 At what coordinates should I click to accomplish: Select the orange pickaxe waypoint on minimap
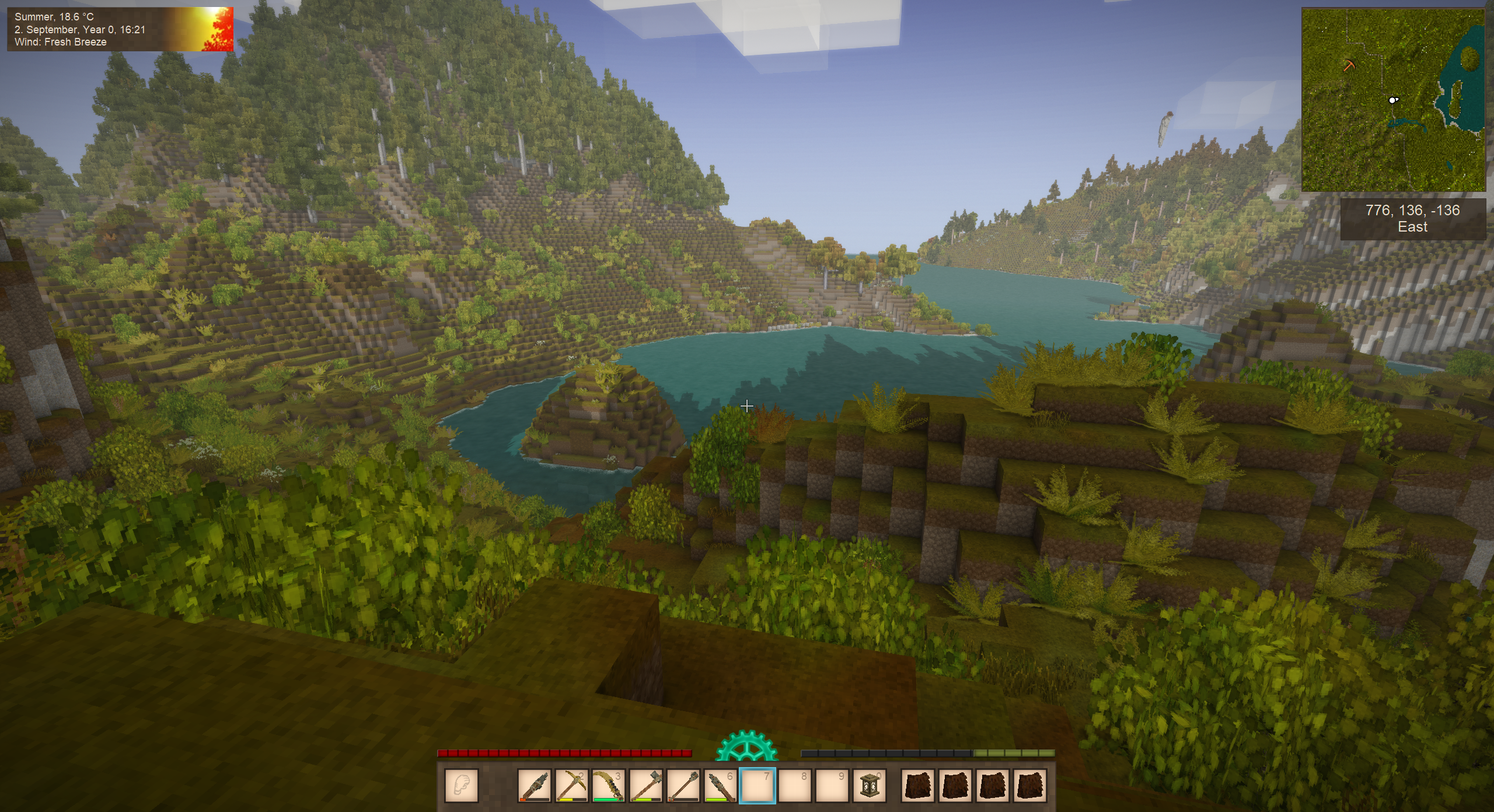1349,65
